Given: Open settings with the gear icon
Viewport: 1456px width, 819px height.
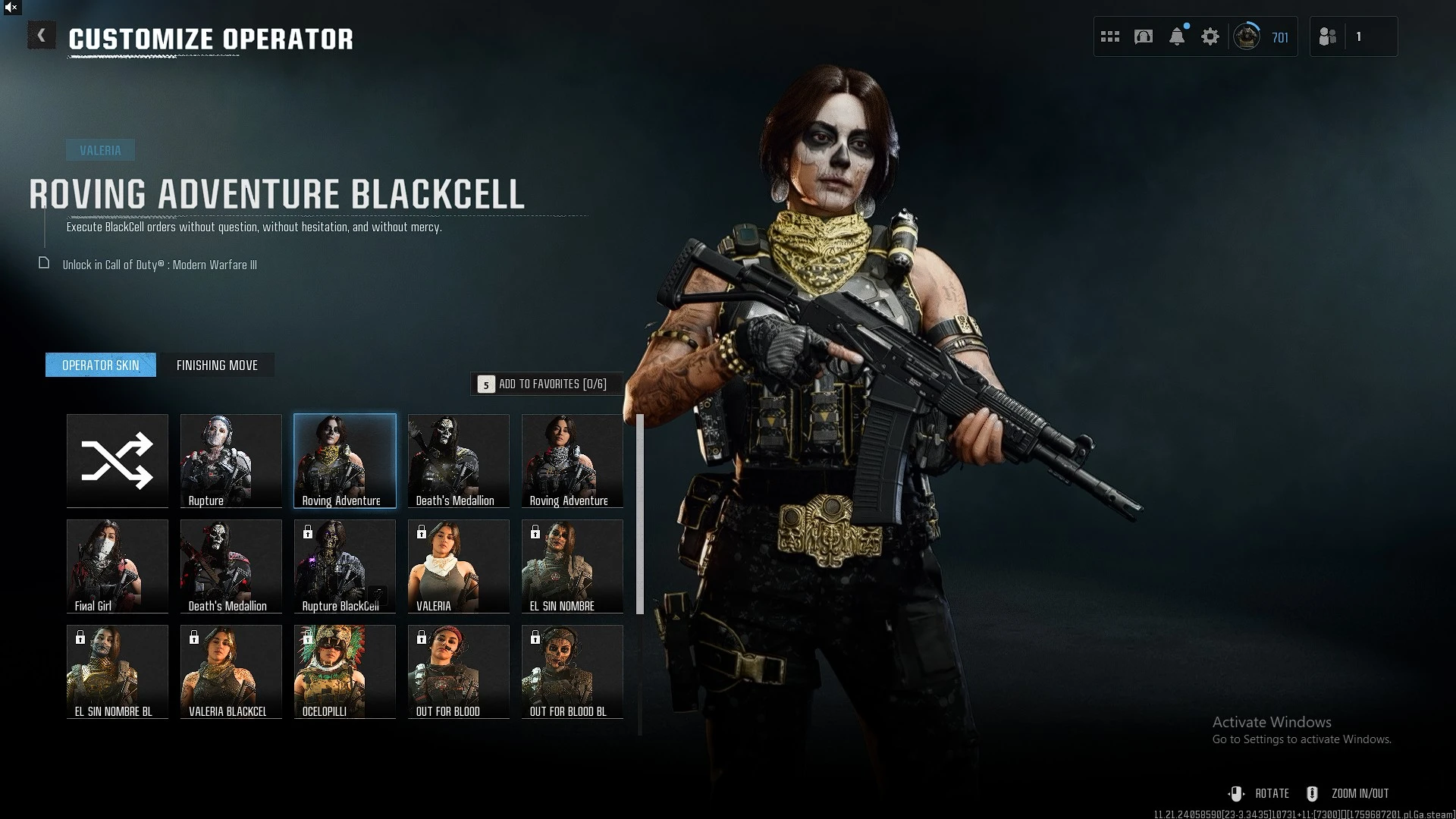Looking at the screenshot, I should 1210,36.
